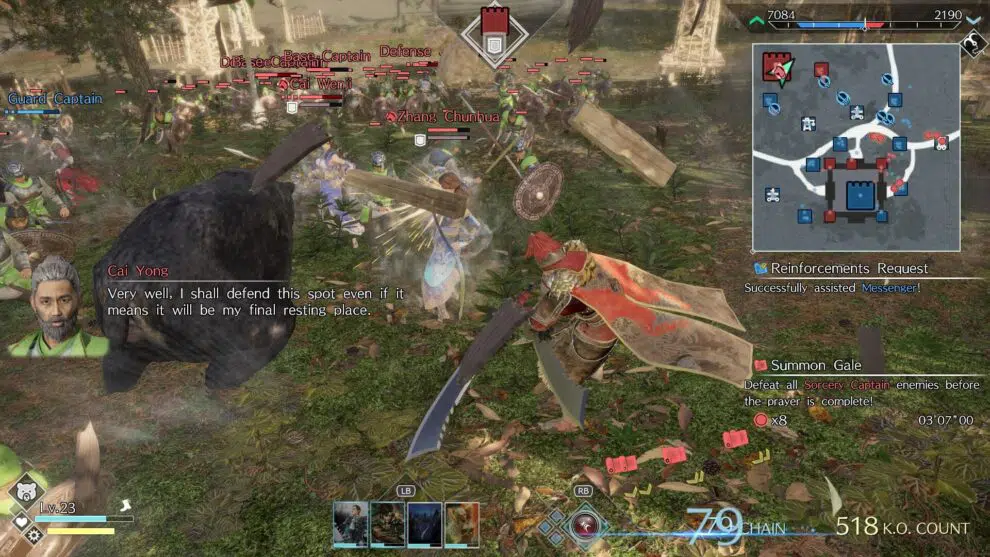Select the second battle art slot
Image resolution: width=990 pixels, height=557 pixels.
coord(388,524)
